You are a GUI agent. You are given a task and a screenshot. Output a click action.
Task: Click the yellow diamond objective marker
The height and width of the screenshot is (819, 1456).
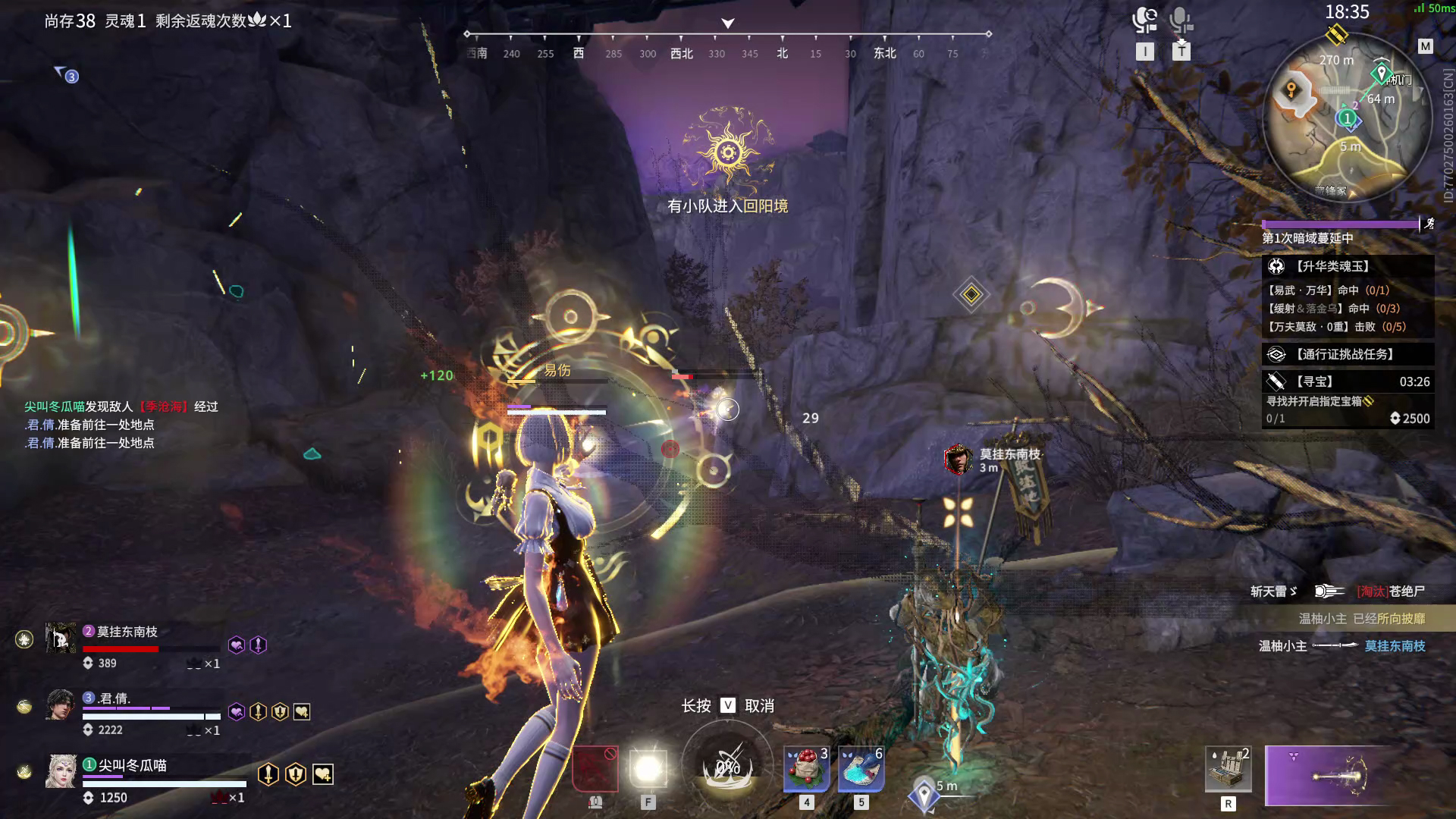971,294
